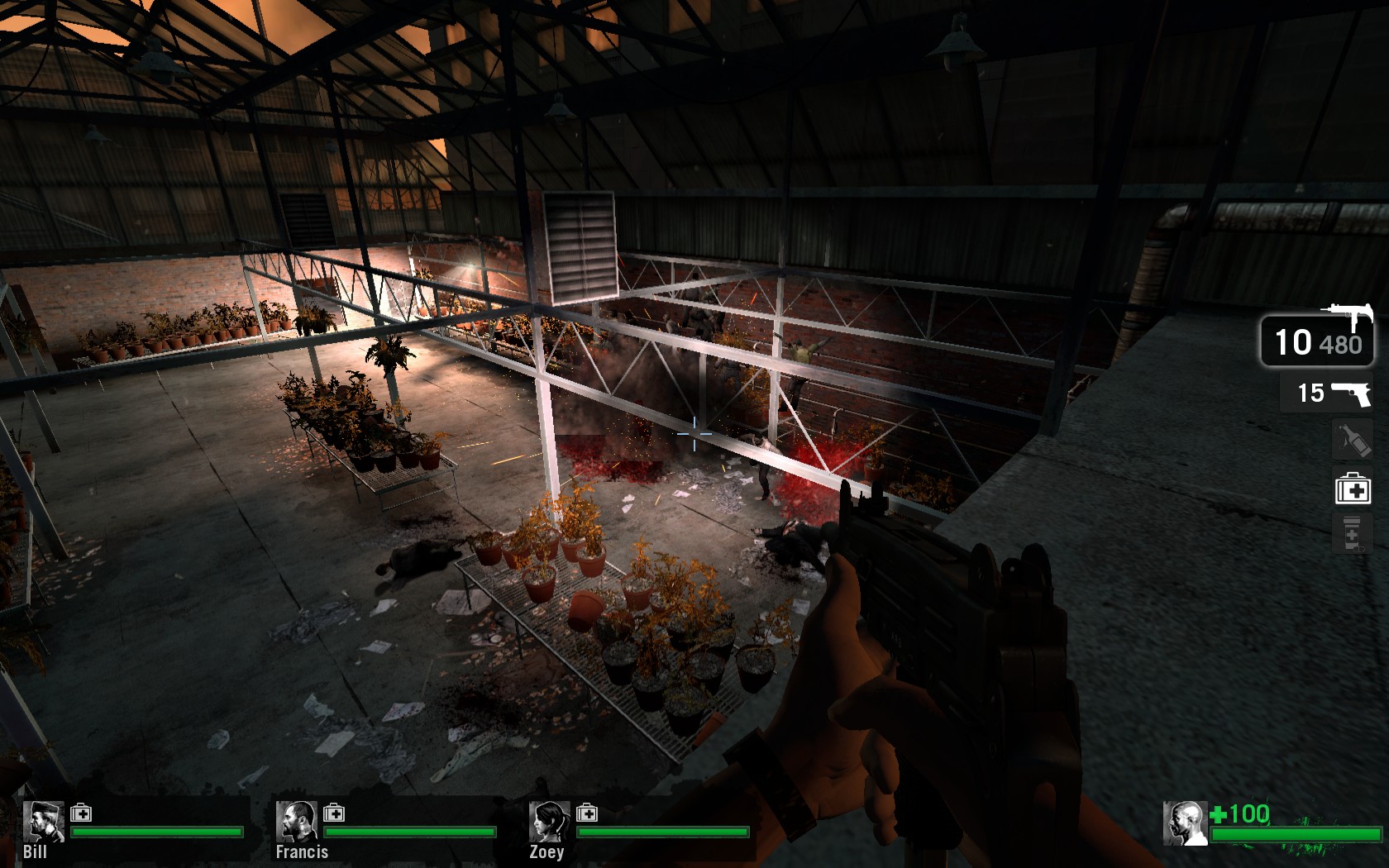Image resolution: width=1389 pixels, height=868 pixels.
Task: Select the dimmed pain pills slot
Action: [x=1352, y=534]
